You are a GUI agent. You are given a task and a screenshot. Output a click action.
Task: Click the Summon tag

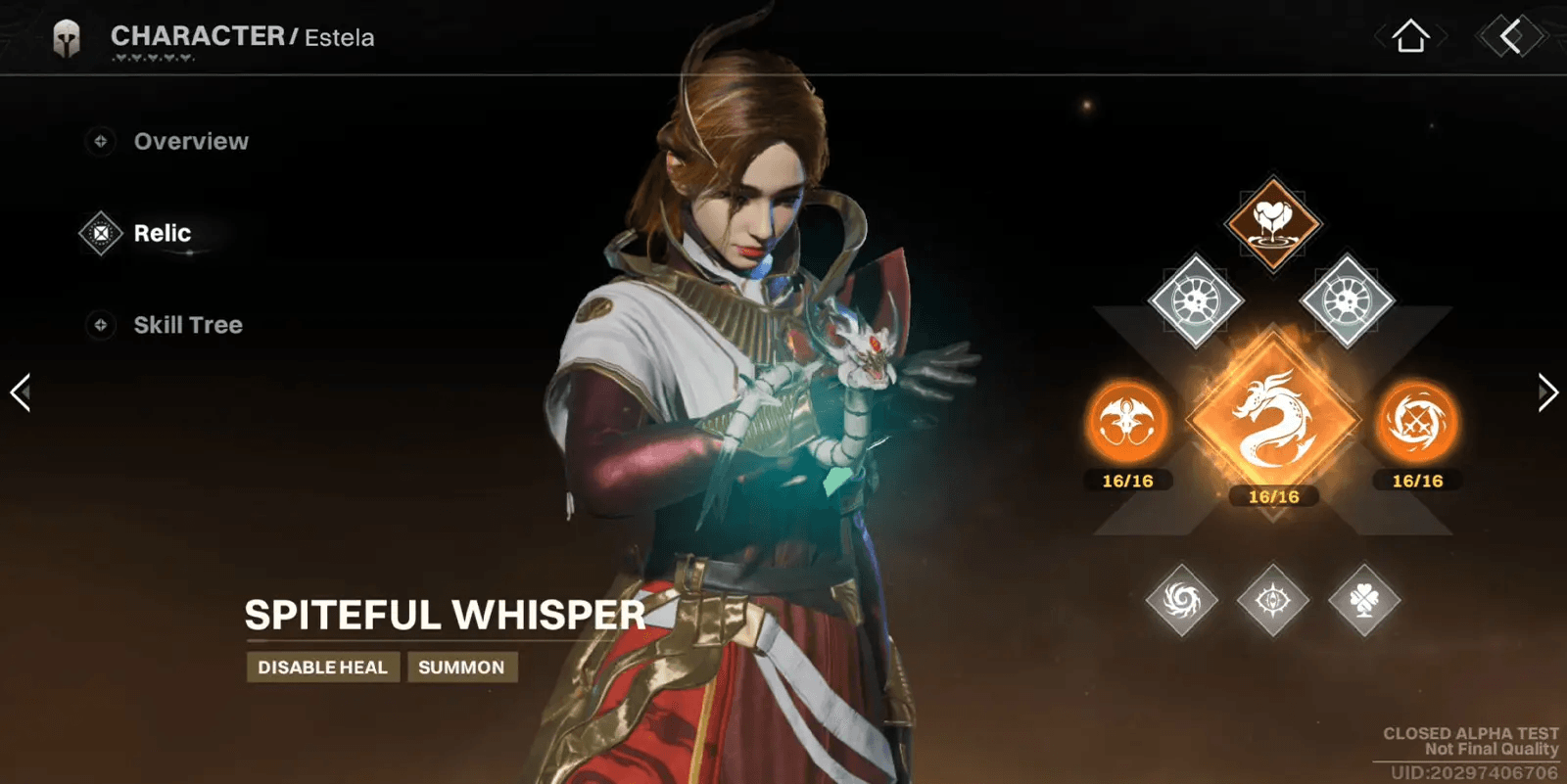461,668
